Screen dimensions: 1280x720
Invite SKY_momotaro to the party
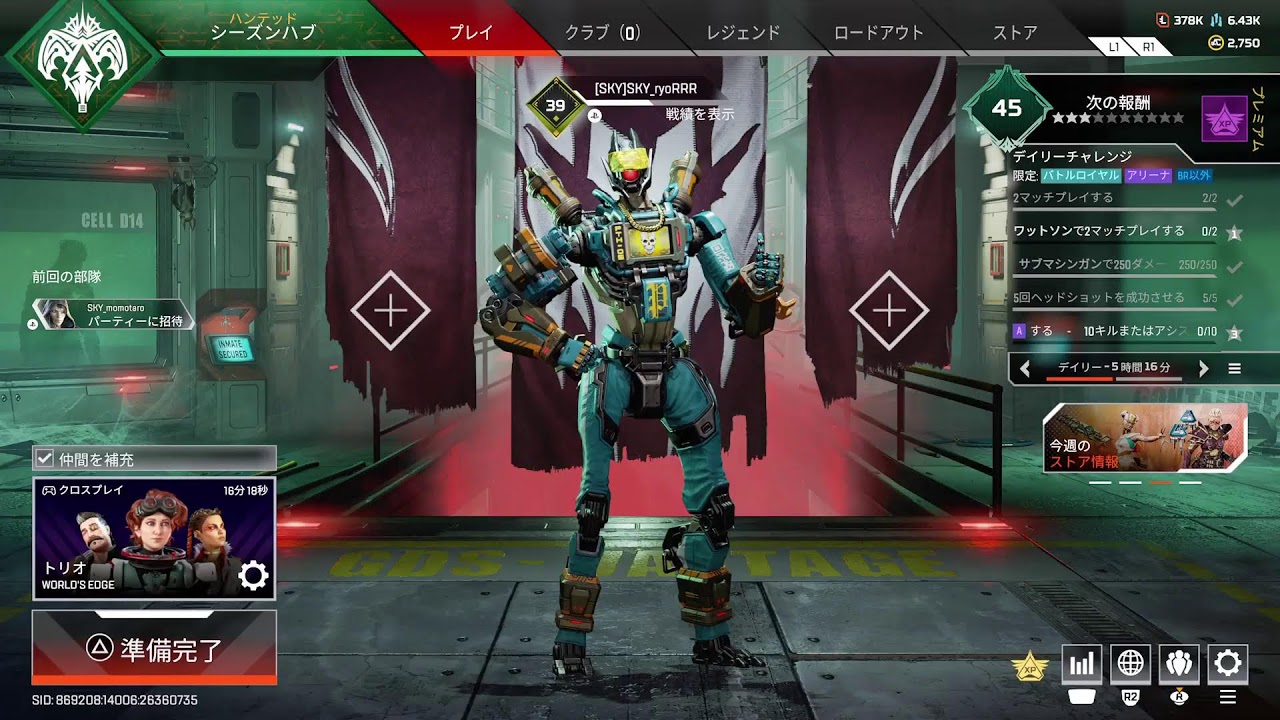134,321
